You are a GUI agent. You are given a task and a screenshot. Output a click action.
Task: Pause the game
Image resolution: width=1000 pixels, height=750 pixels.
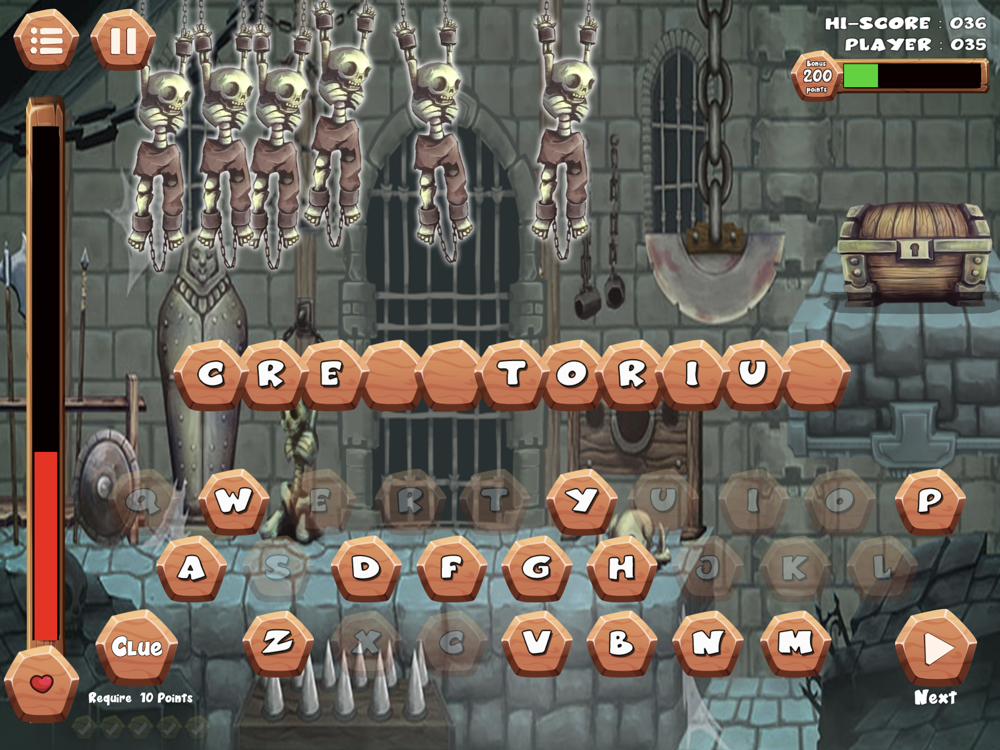click(x=123, y=41)
